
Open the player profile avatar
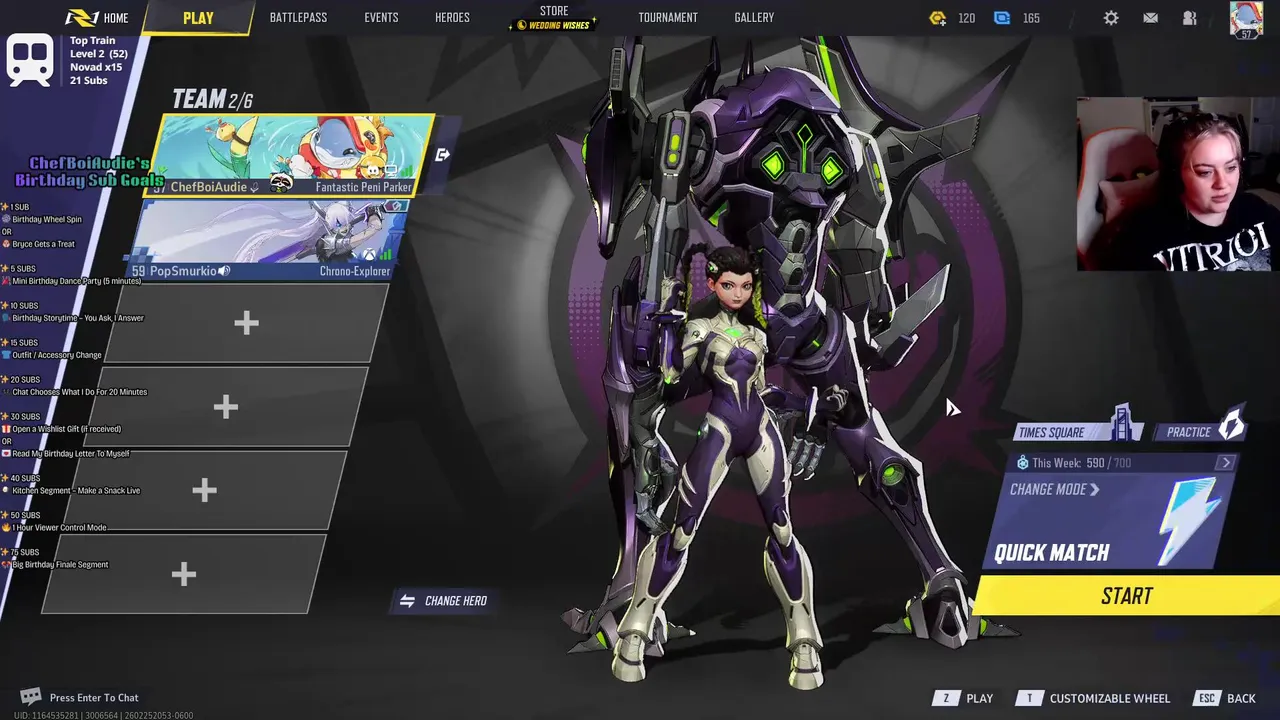click(x=1246, y=19)
